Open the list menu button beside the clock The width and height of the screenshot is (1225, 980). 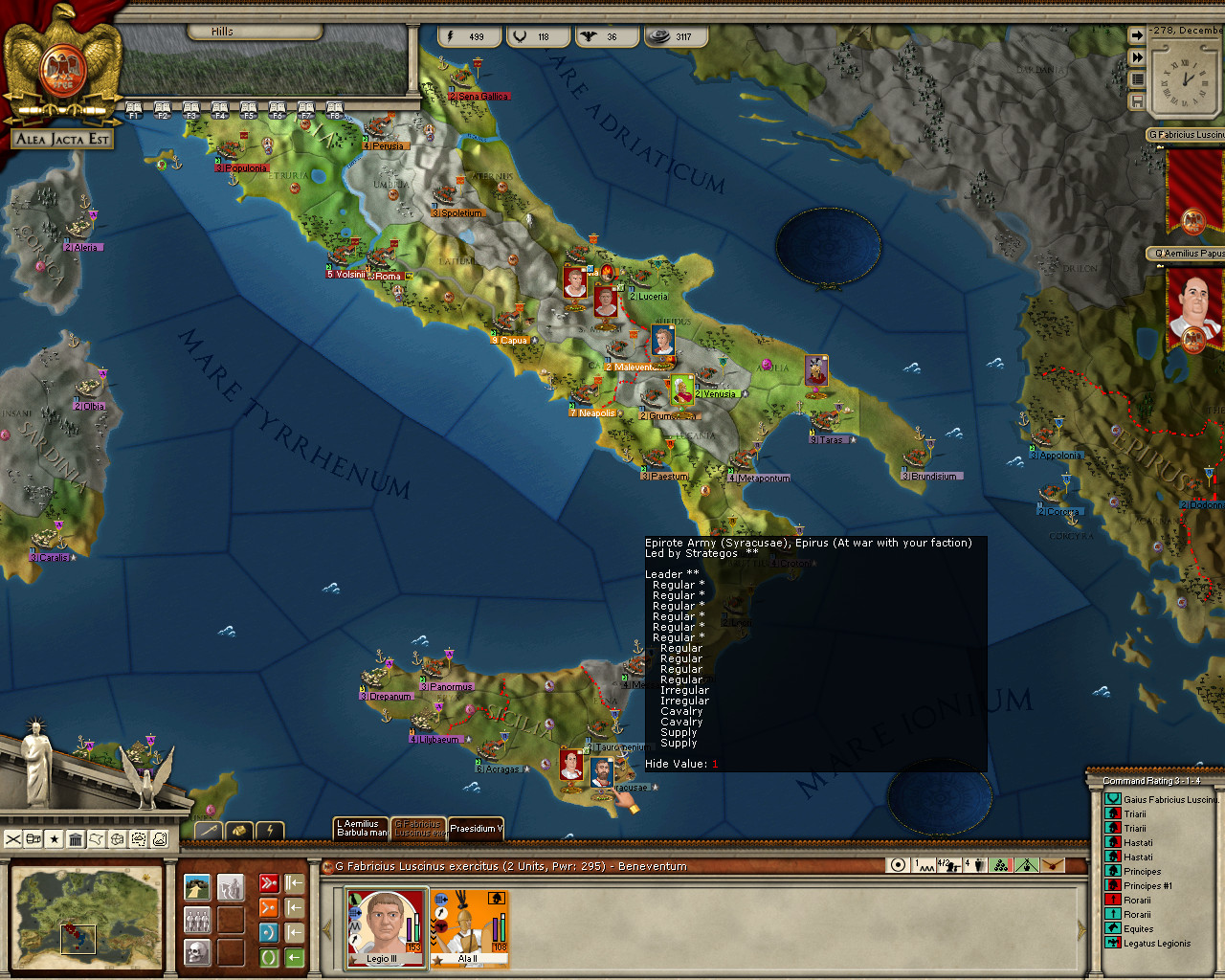click(1137, 79)
